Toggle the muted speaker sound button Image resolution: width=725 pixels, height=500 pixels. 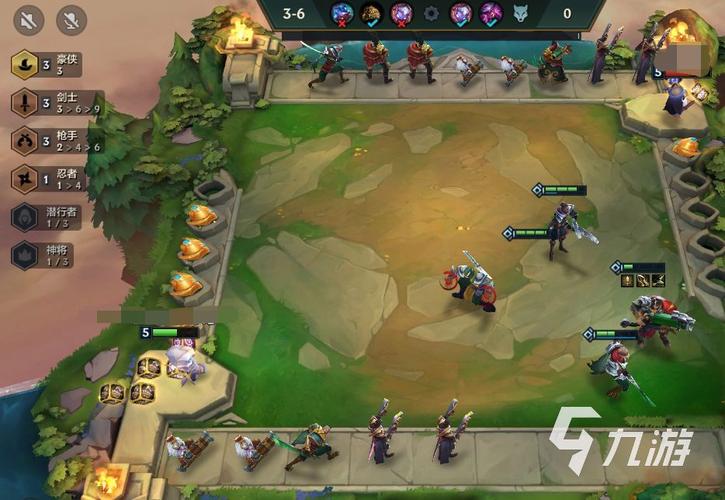click(28, 17)
